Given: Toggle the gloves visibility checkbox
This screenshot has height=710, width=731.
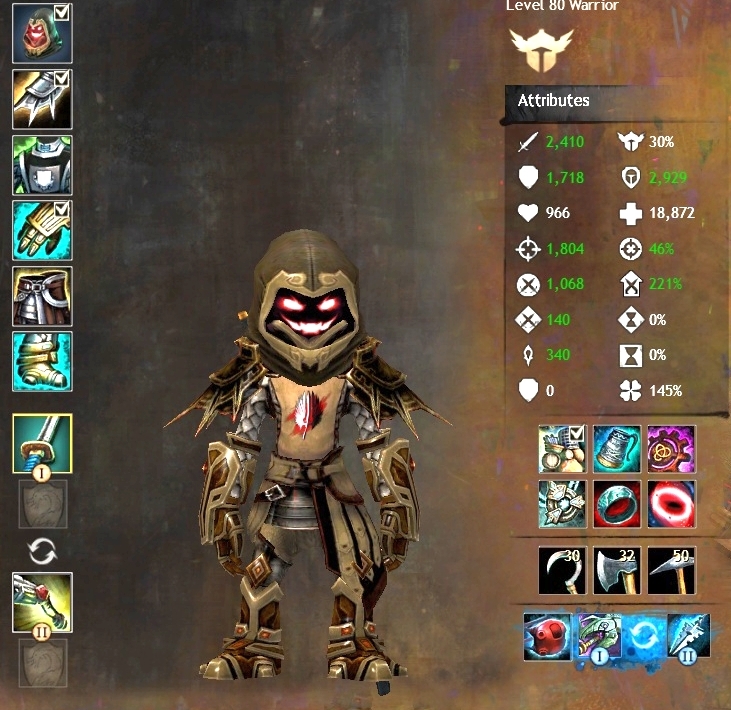Looking at the screenshot, I should click(x=60, y=210).
